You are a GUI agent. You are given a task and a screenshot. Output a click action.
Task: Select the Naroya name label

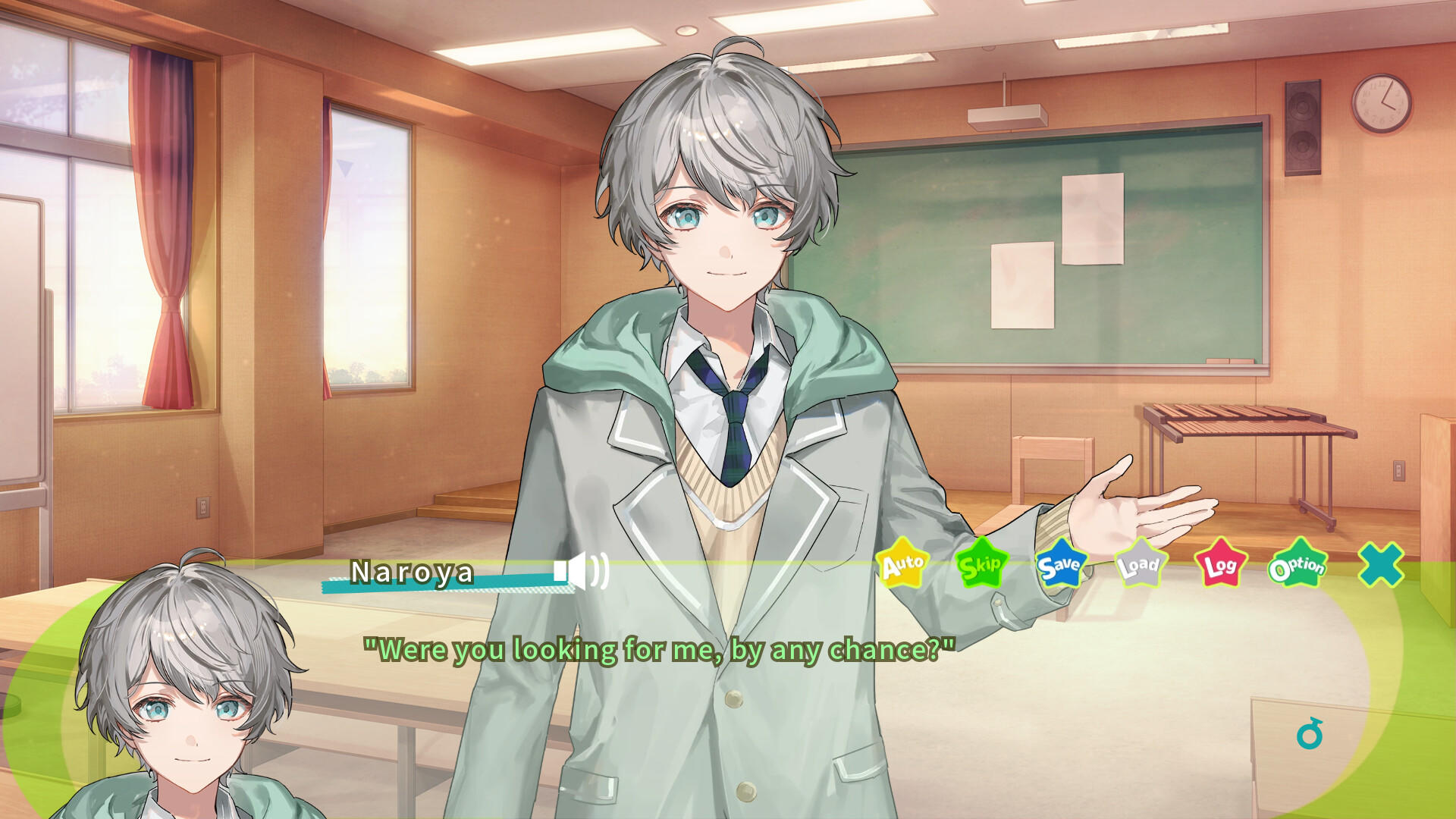point(411,575)
